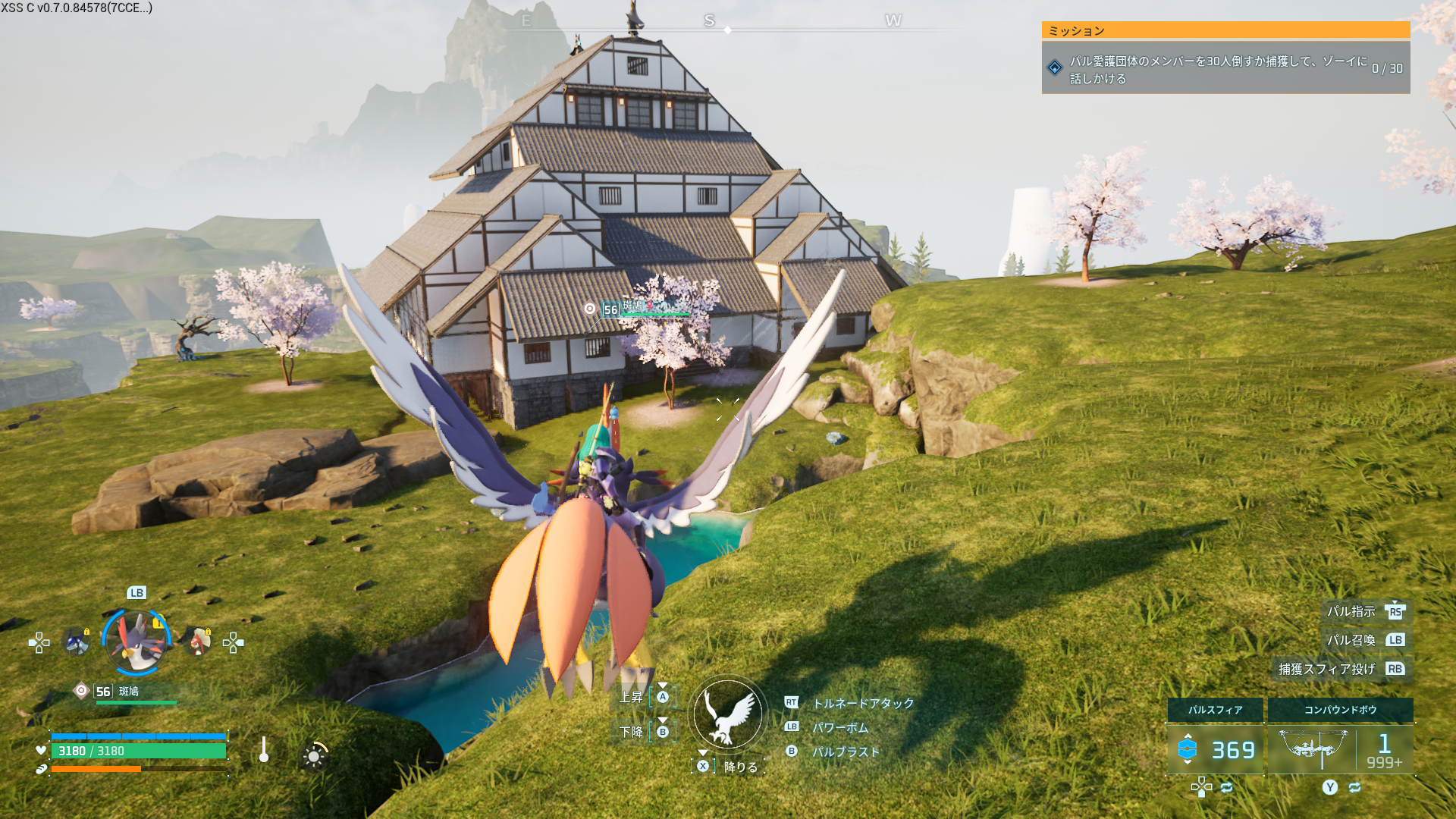
Task: Click the eagle mount skill emblem
Action: (x=728, y=714)
